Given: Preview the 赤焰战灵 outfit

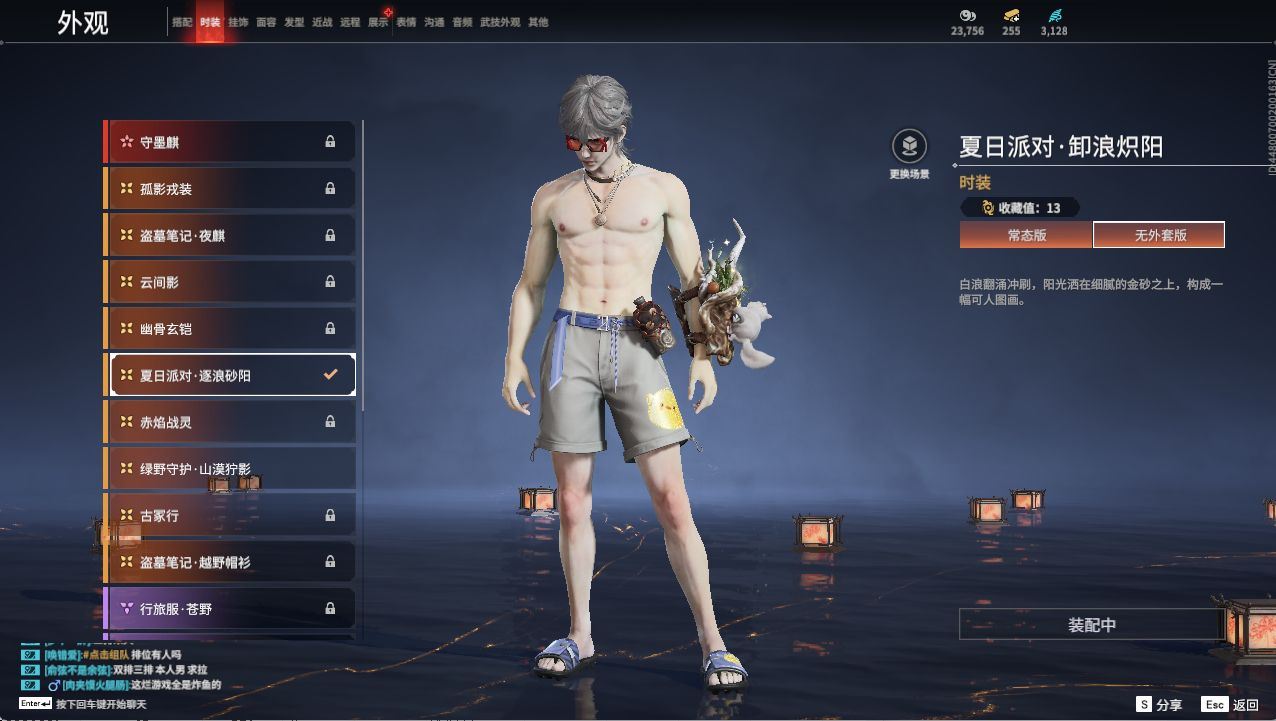Looking at the screenshot, I should point(230,422).
